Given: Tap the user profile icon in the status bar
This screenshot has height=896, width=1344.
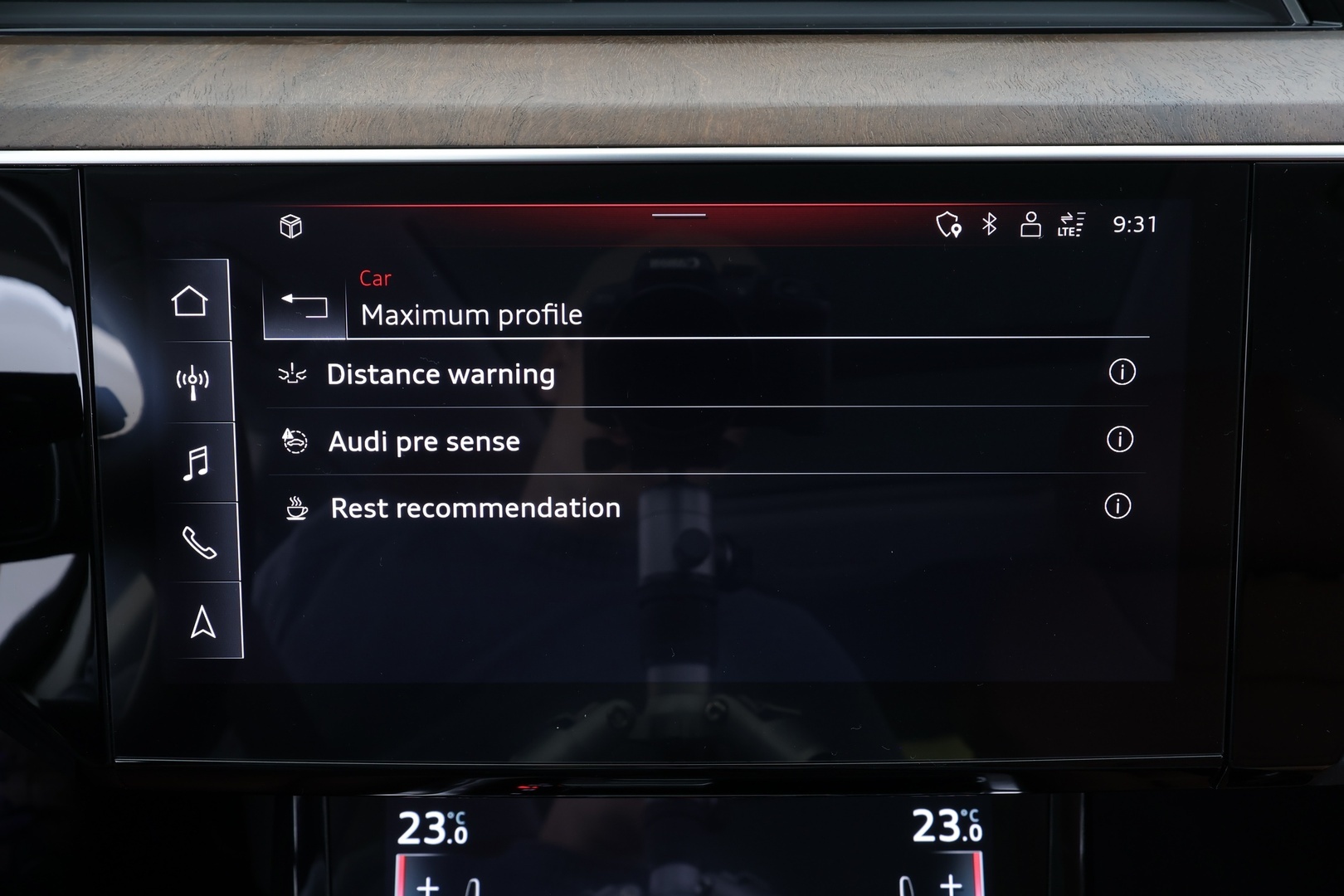Looking at the screenshot, I should click(x=1029, y=224).
